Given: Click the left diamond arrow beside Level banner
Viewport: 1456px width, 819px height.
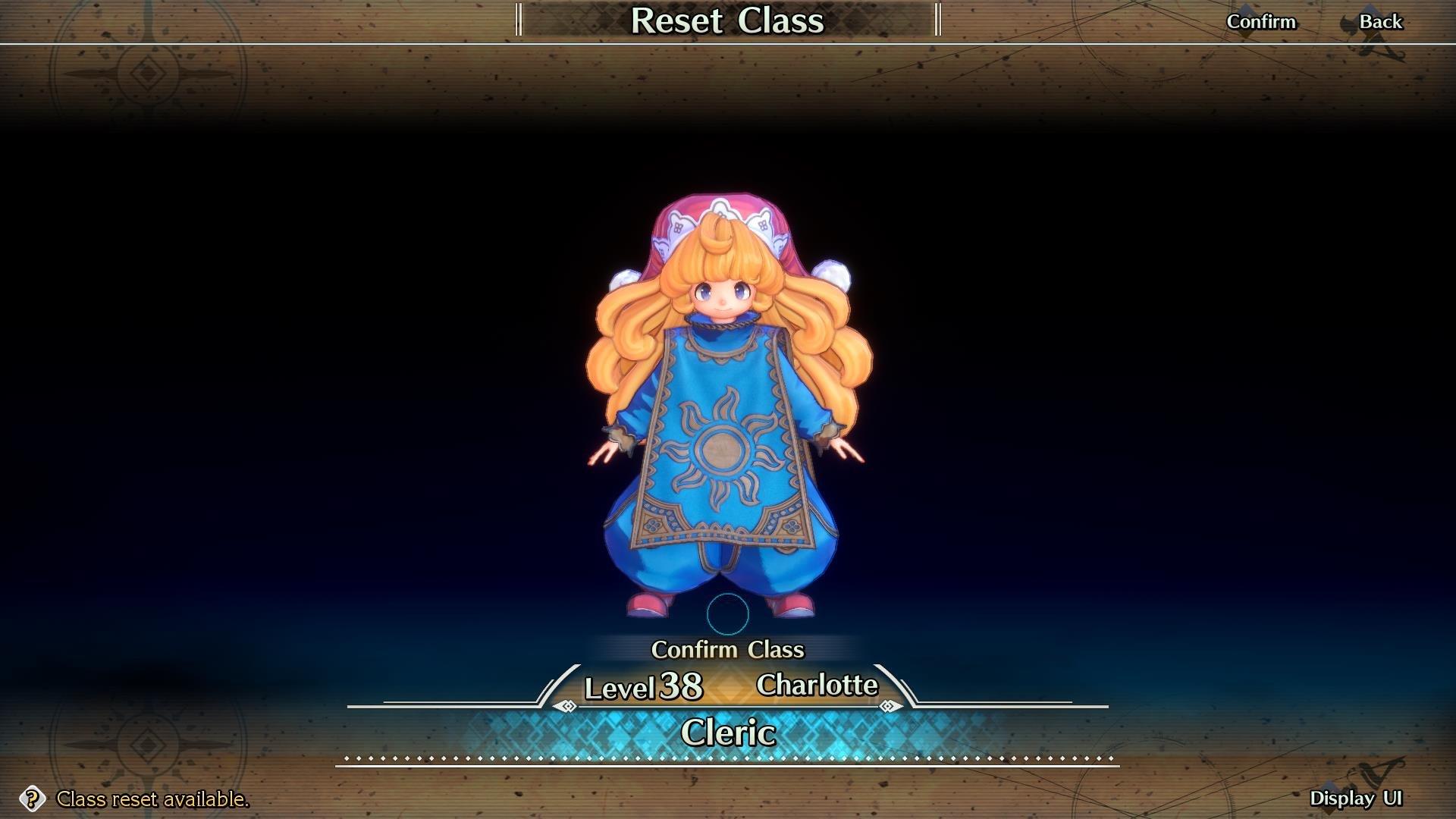Looking at the screenshot, I should (x=566, y=705).
